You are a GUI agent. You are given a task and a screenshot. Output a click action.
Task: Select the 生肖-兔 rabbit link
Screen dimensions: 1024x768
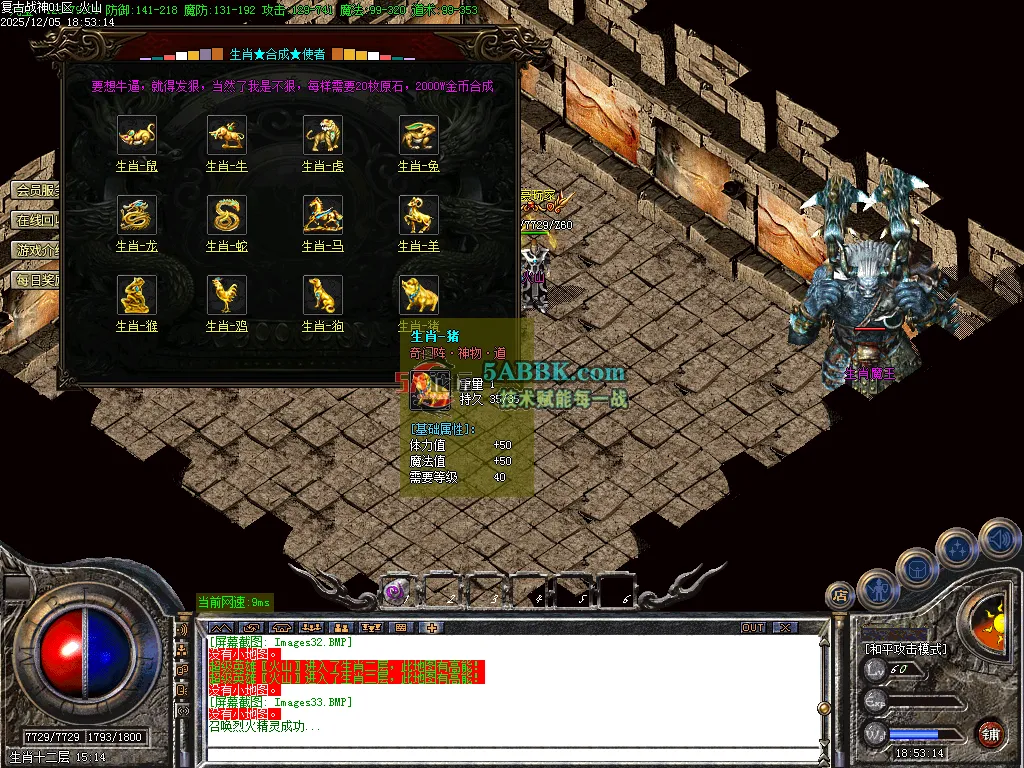pos(419,166)
